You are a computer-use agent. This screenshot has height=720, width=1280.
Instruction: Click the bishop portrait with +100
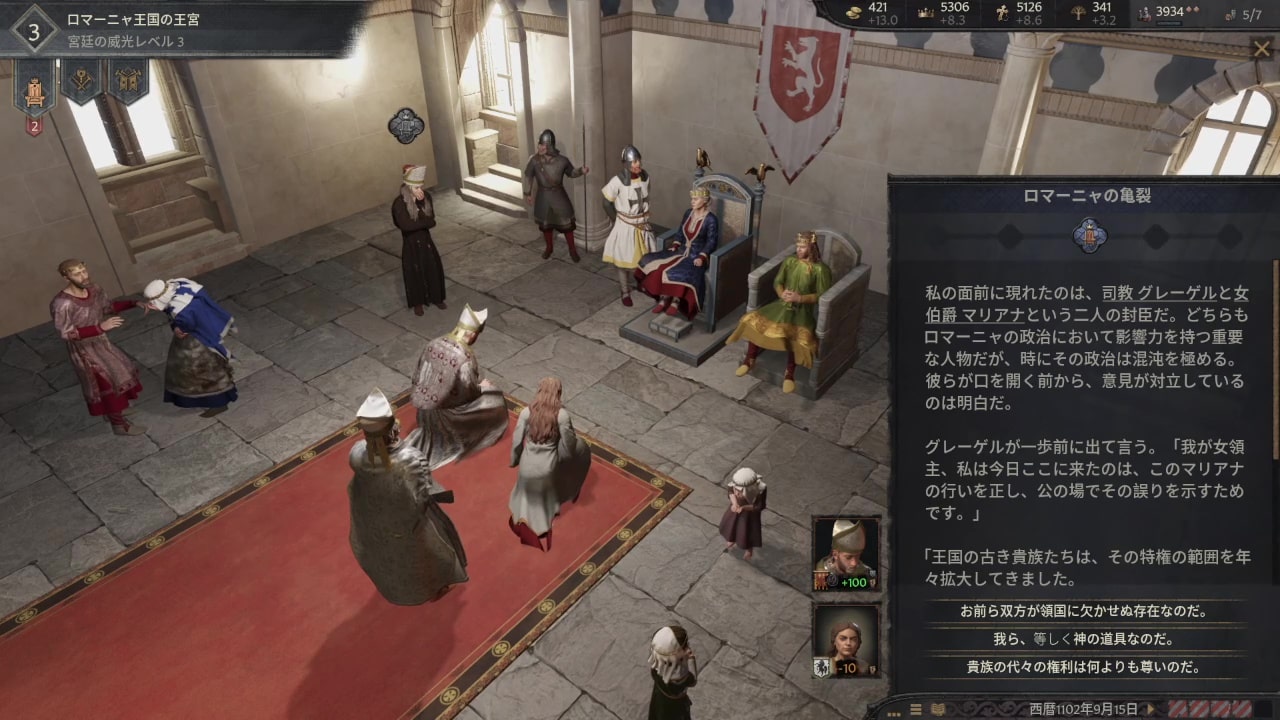click(846, 554)
